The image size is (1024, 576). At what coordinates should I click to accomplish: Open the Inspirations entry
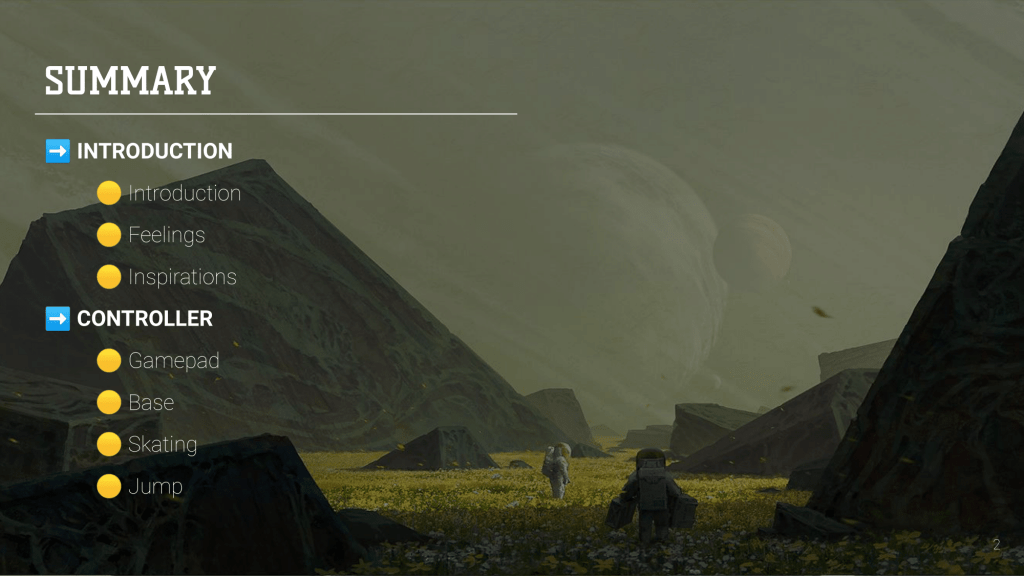click(182, 277)
